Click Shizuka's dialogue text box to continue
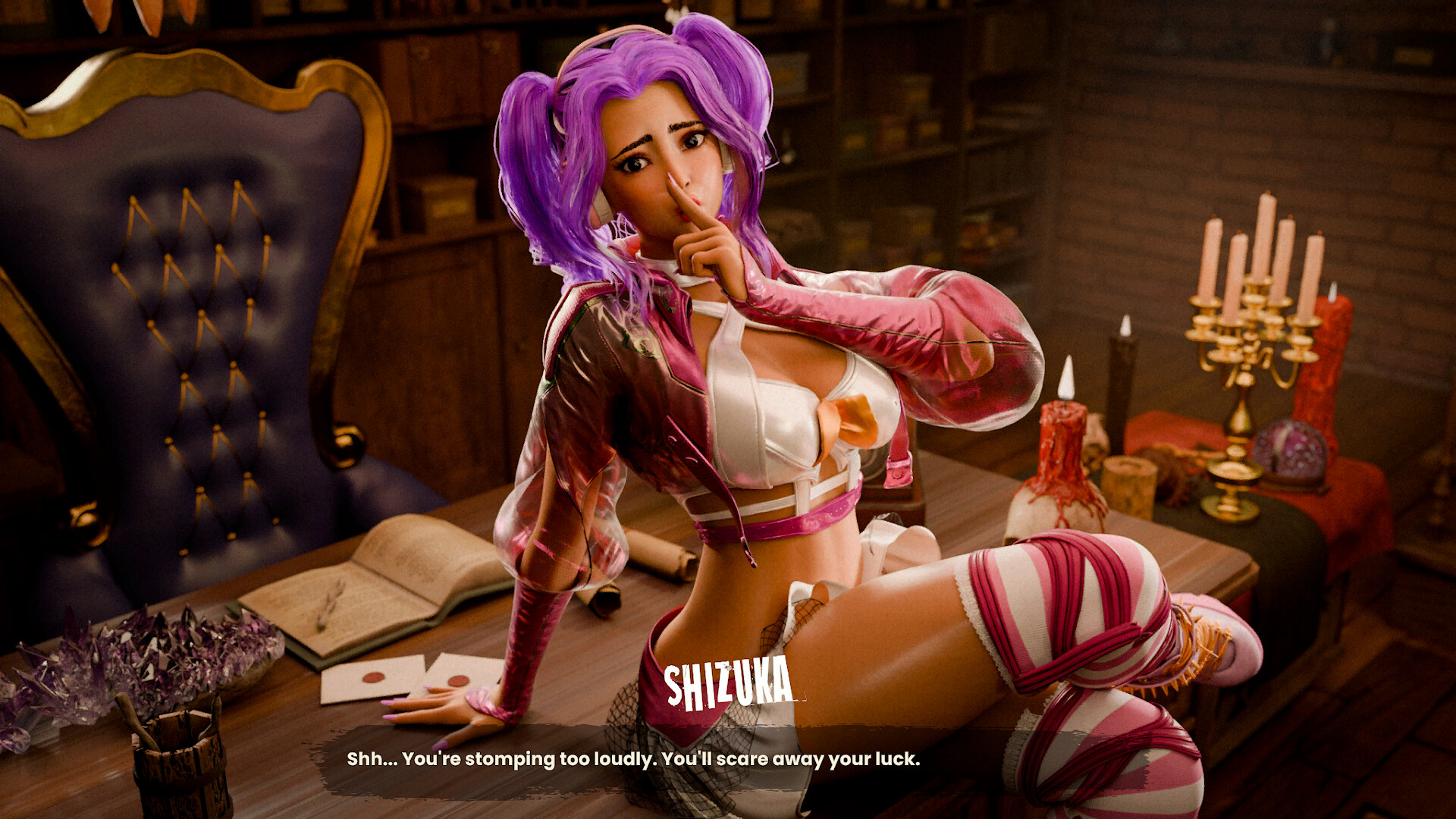Screen dimensions: 1456x819 point(633,759)
